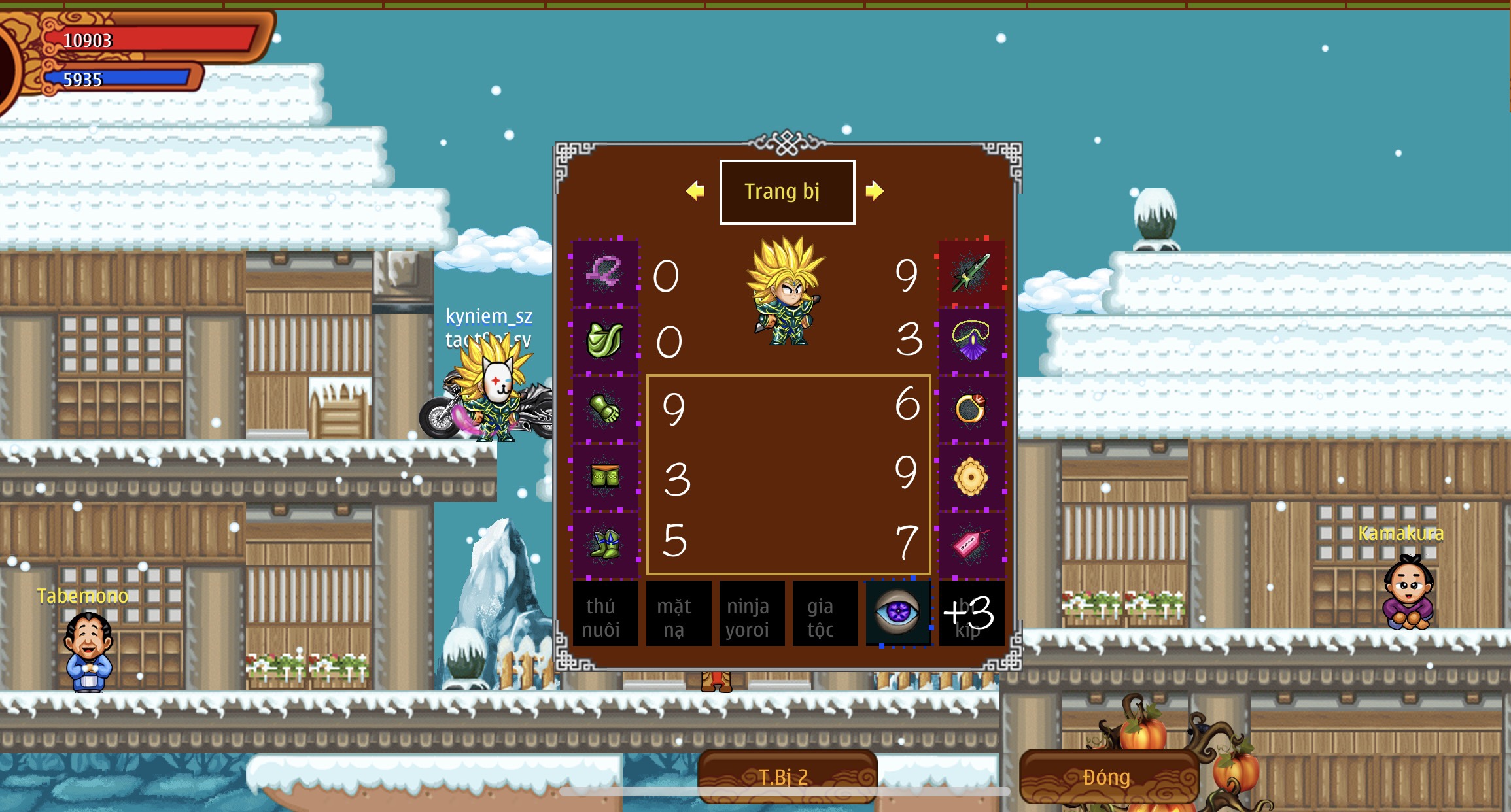Select the green sword weapon slot
This screenshot has width=1511, height=812.
click(x=971, y=273)
